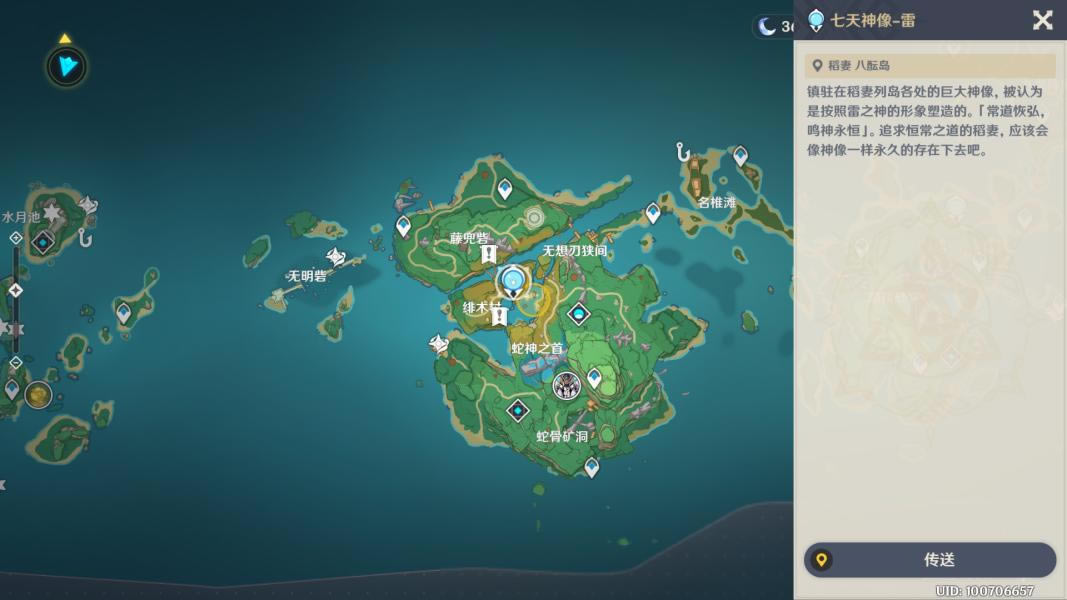Image resolution: width=1067 pixels, height=600 pixels.
Task: Select the marker next to 无明砦
Action: pos(336,258)
